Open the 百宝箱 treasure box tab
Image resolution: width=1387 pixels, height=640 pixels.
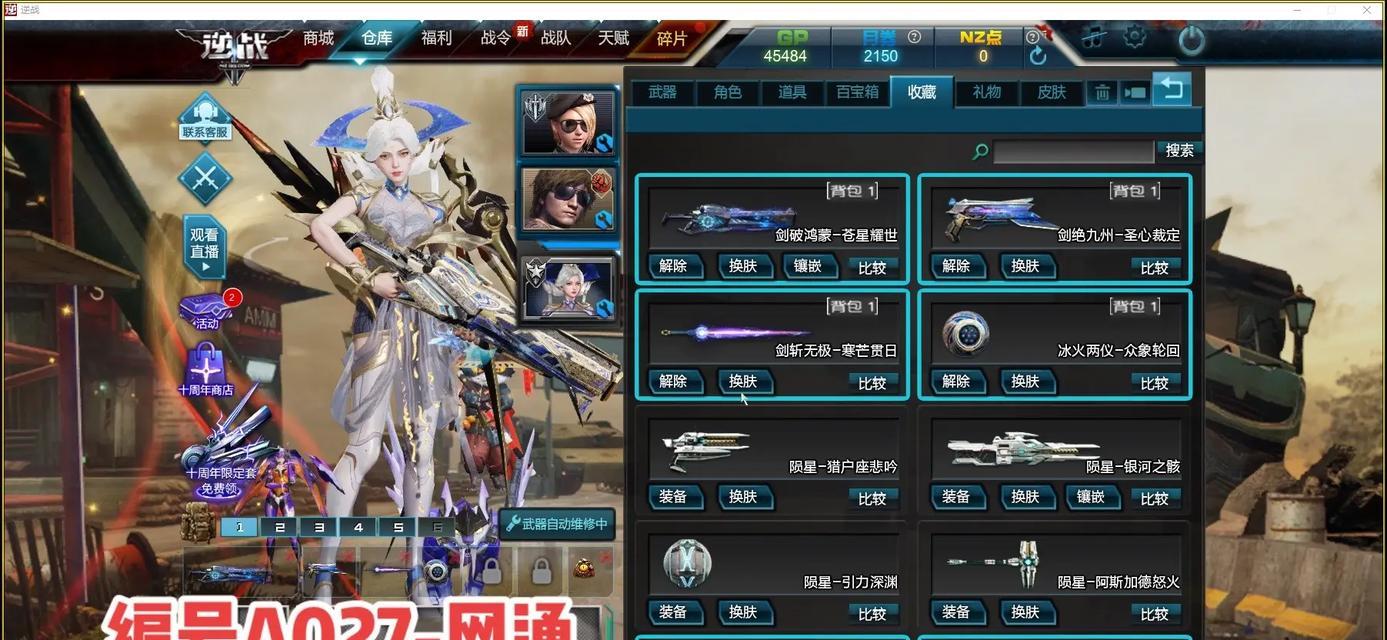[x=857, y=92]
